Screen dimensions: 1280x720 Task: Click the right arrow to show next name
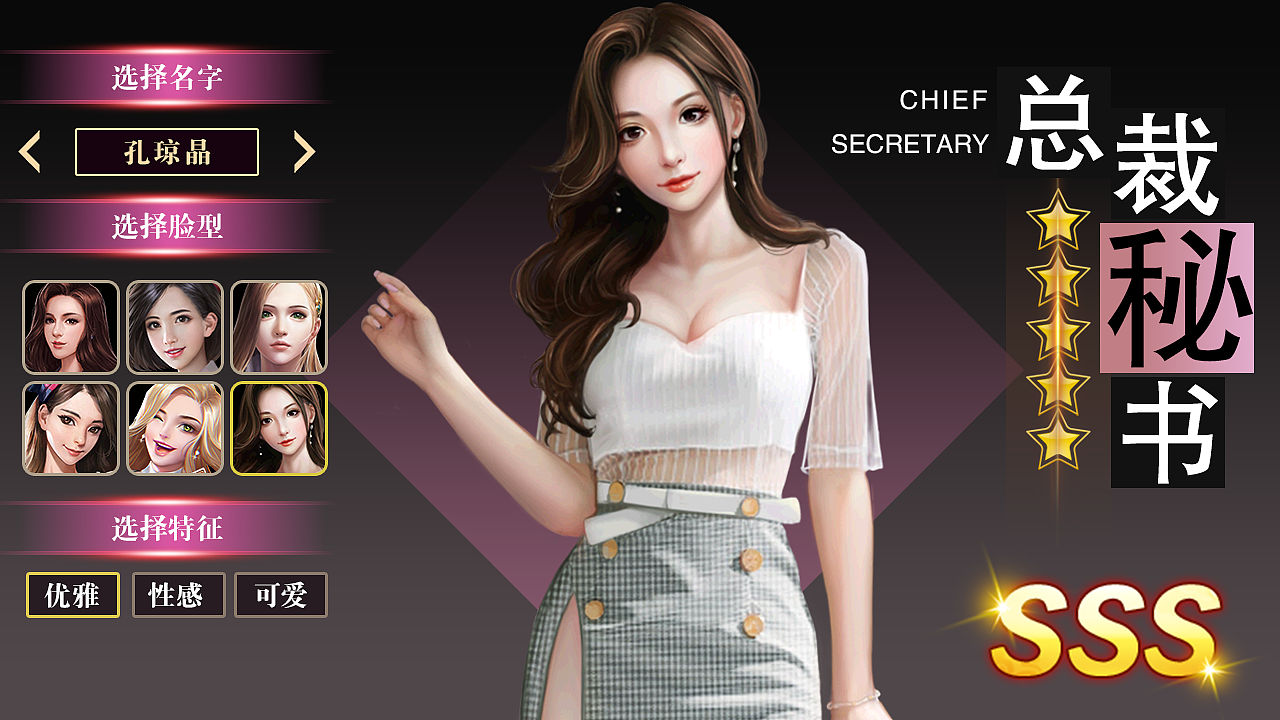(x=305, y=150)
